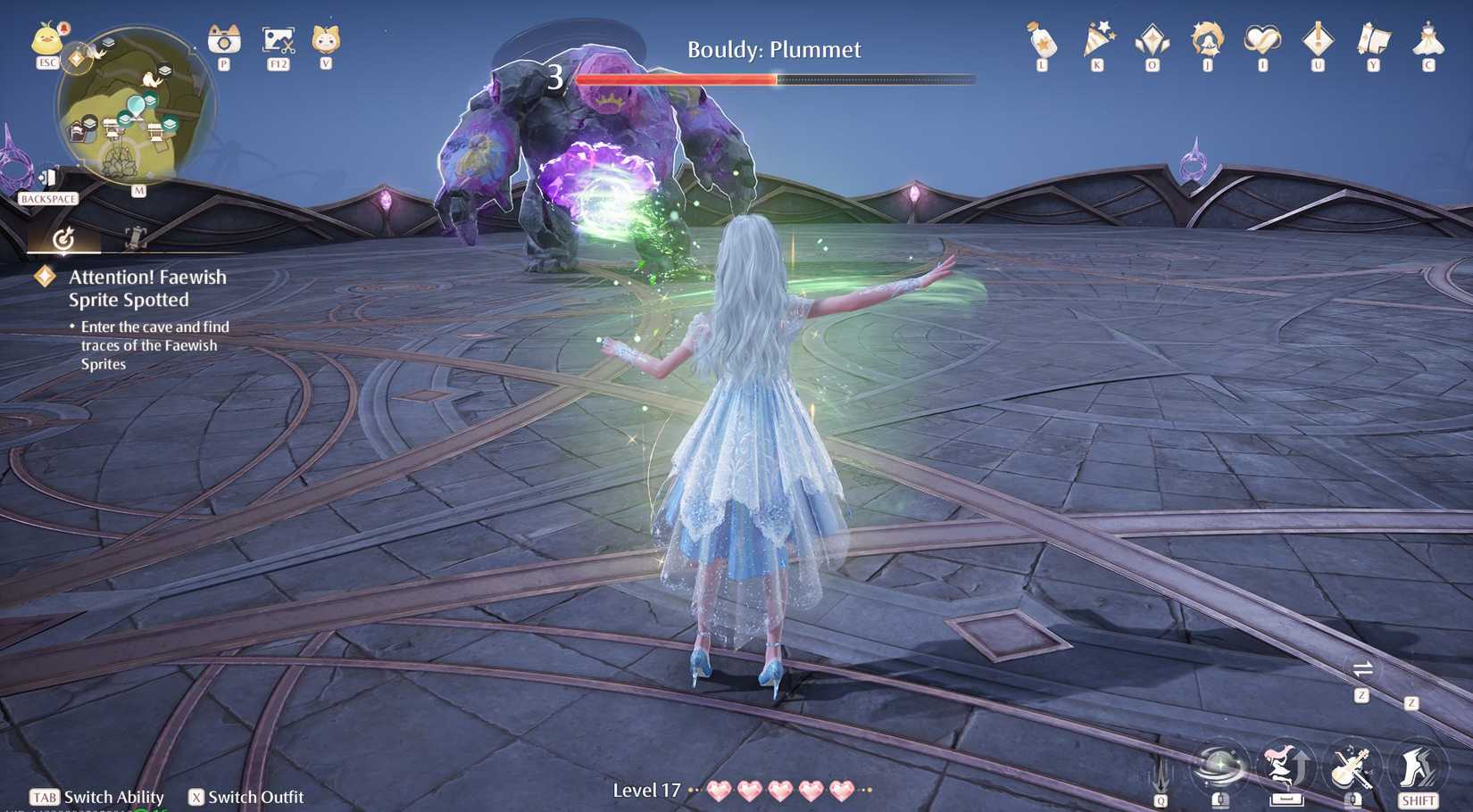
Task: Switch Ability via TAB button
Action: tap(43, 797)
